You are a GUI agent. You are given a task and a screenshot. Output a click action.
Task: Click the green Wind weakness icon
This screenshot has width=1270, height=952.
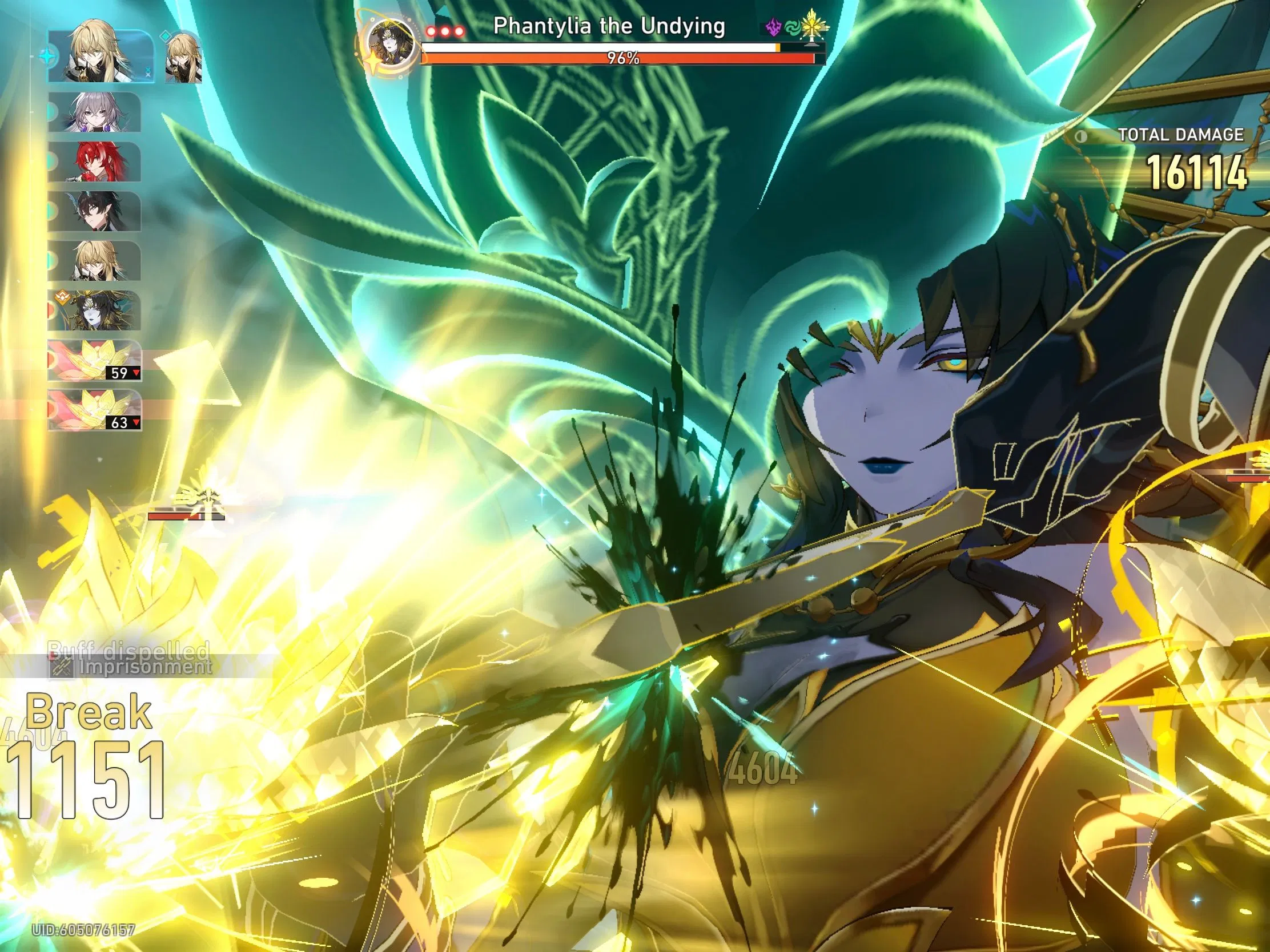click(791, 27)
